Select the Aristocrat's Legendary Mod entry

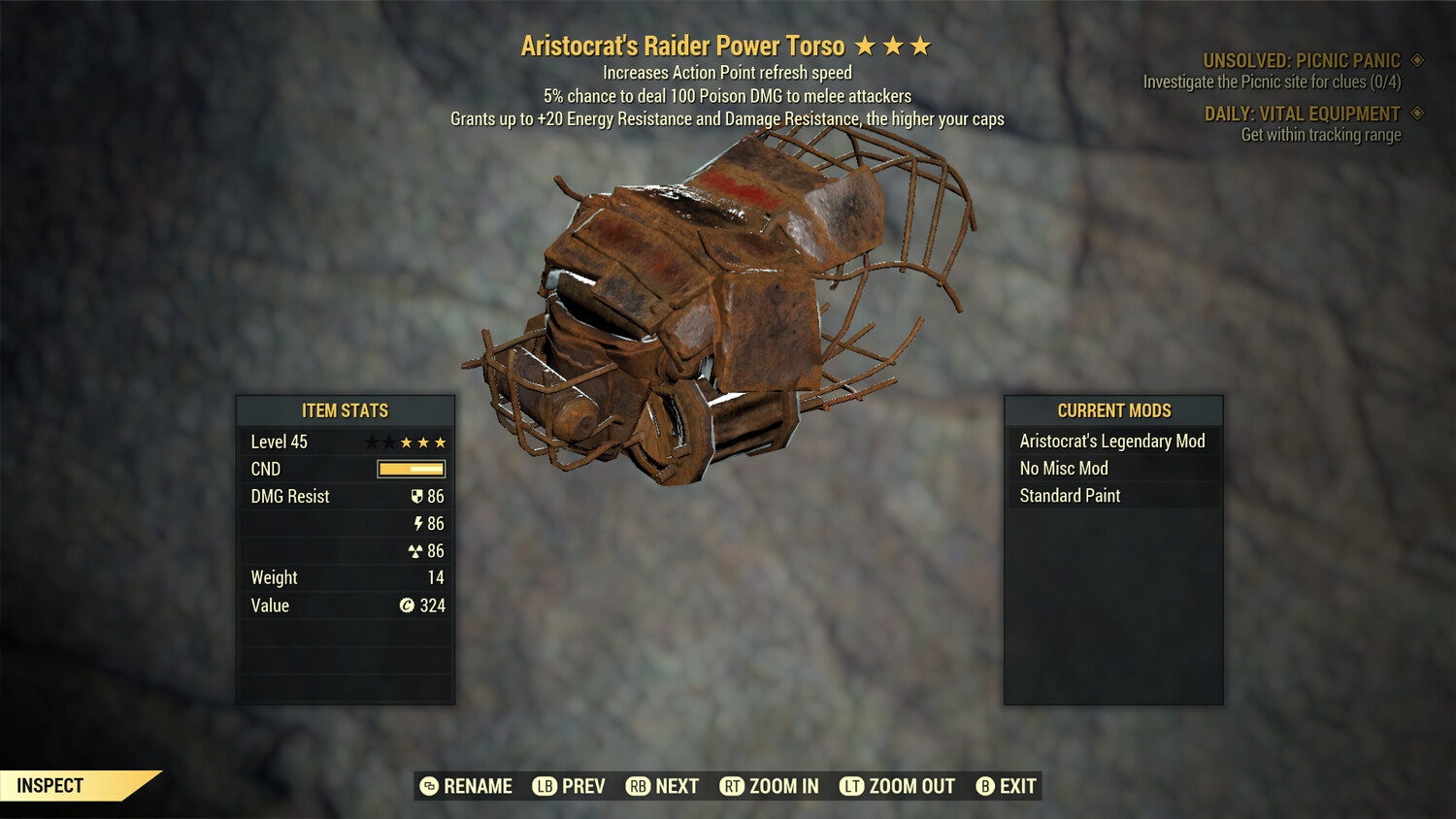1112,441
